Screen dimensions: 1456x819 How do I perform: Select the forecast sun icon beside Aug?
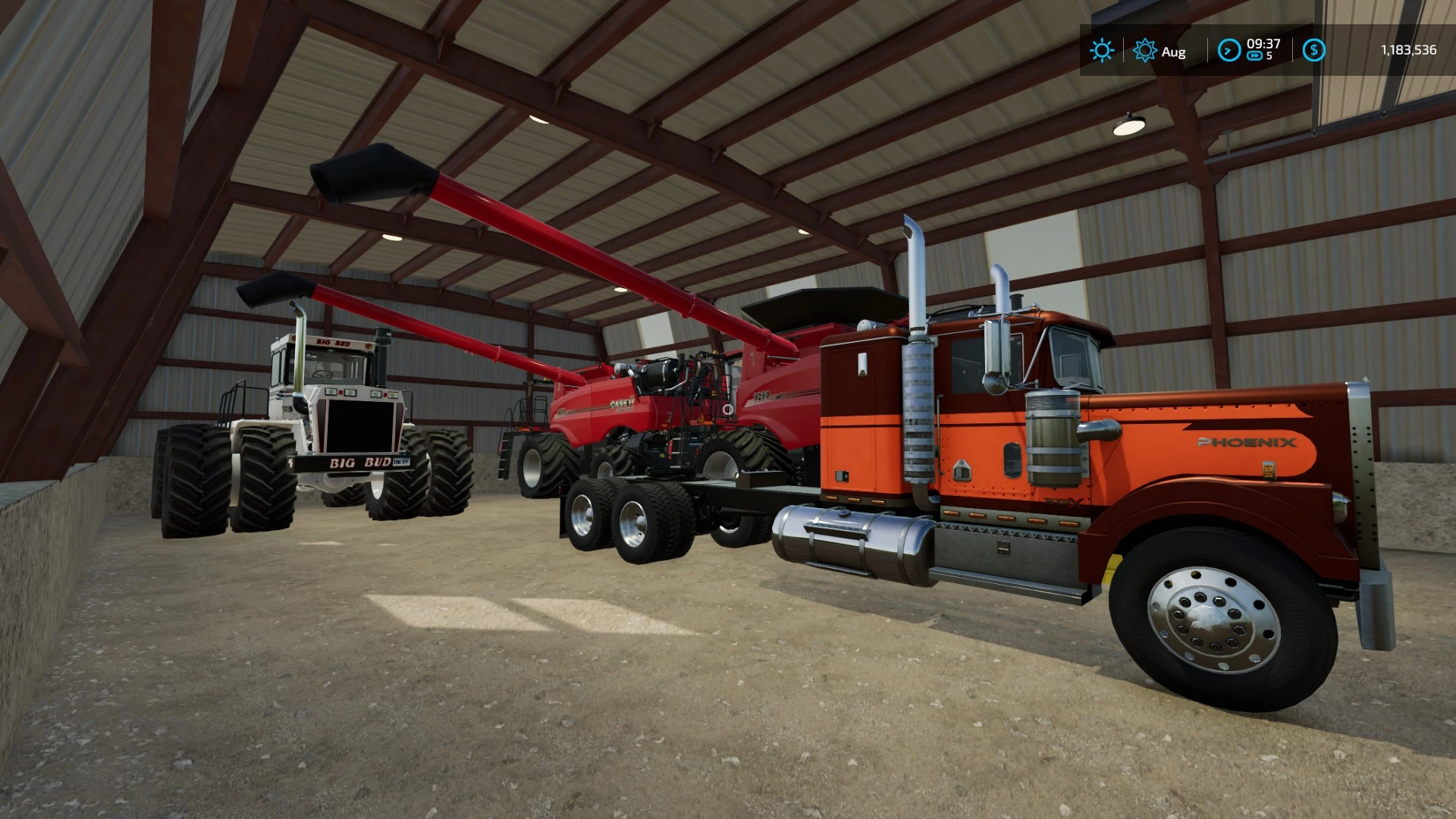1144,52
